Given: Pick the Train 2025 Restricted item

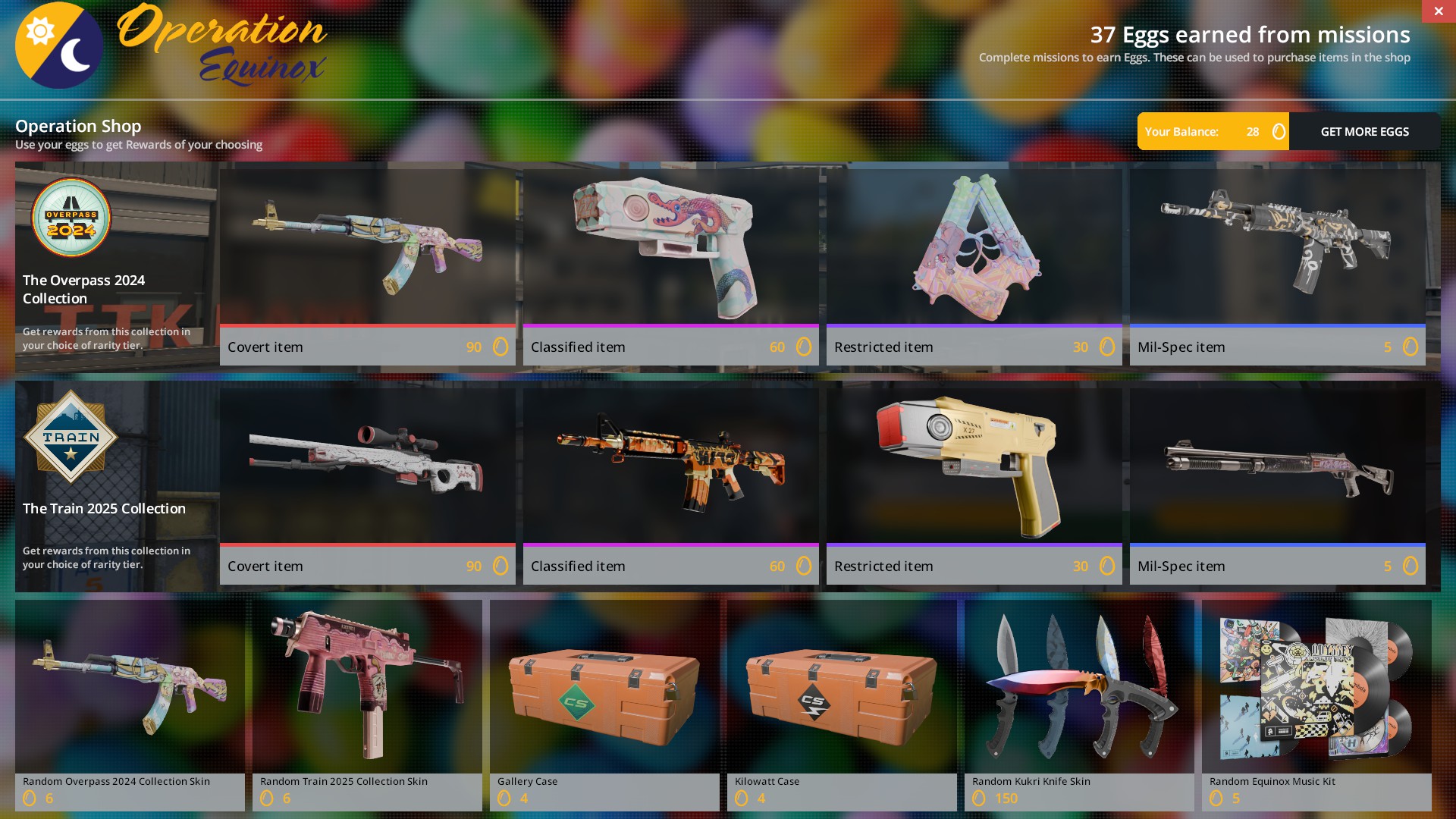Looking at the screenshot, I should coord(974,486).
